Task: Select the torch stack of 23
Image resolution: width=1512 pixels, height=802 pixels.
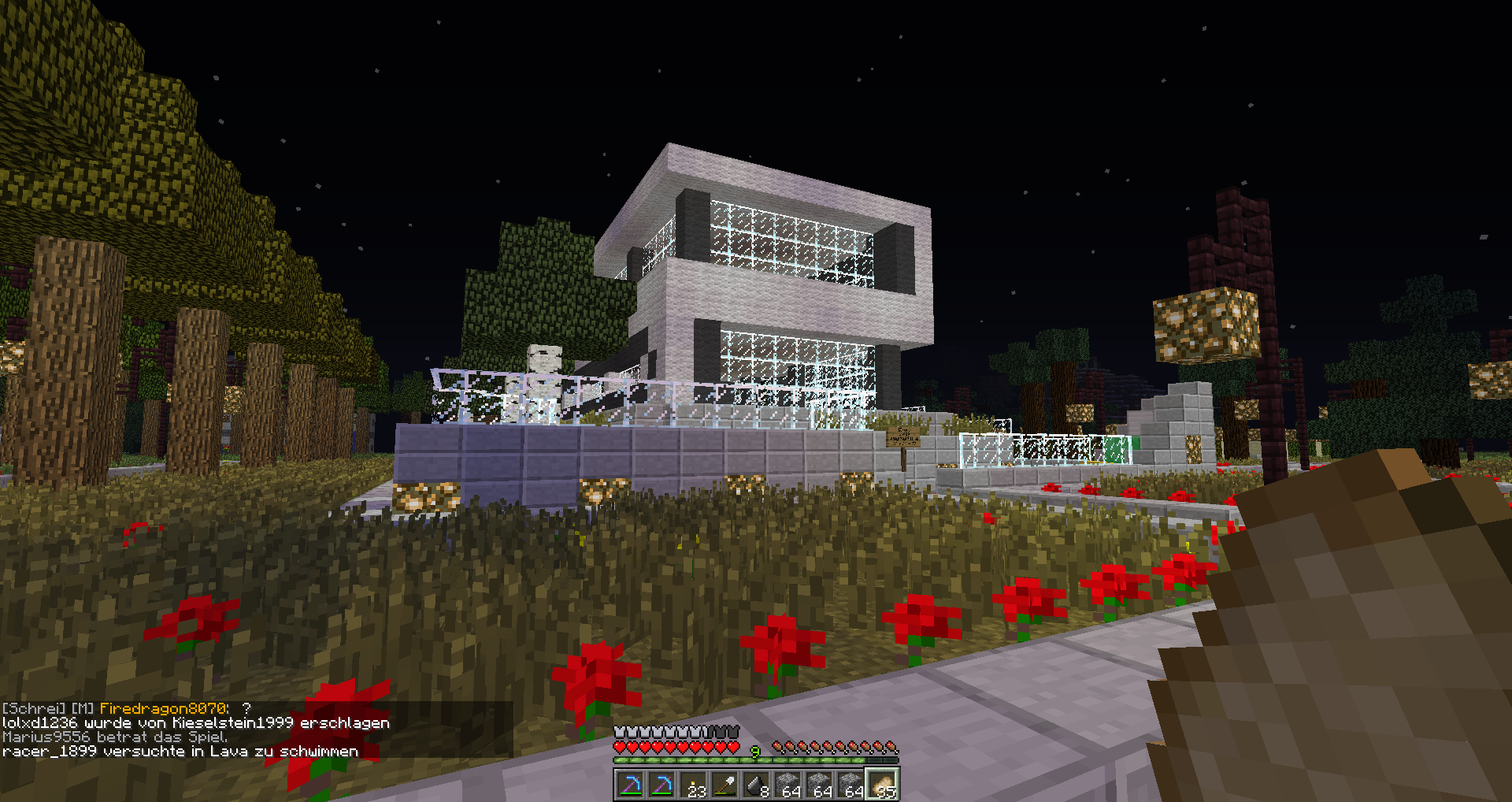Action: pos(693,785)
